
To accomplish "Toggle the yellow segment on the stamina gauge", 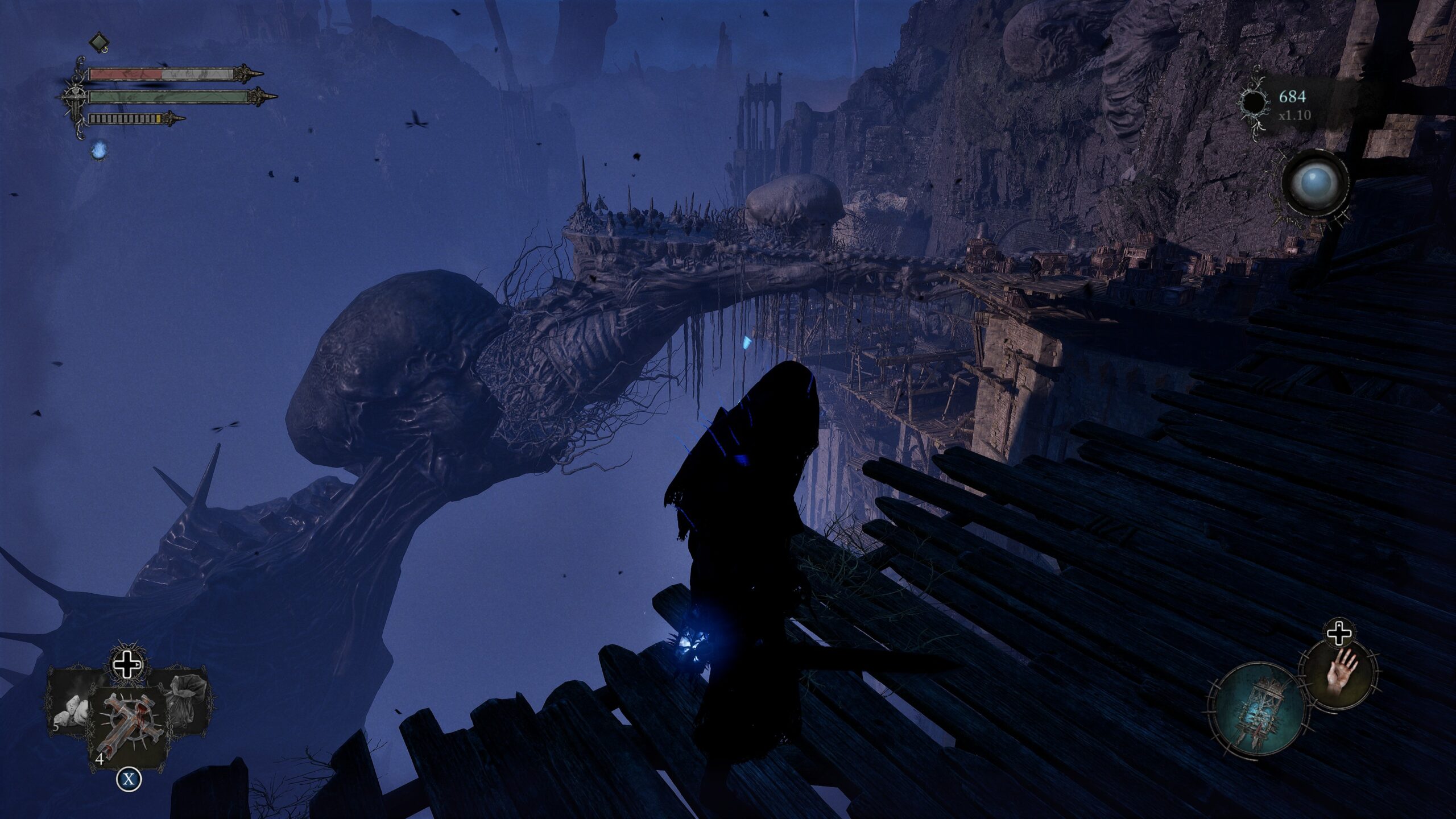I will tap(158, 118).
